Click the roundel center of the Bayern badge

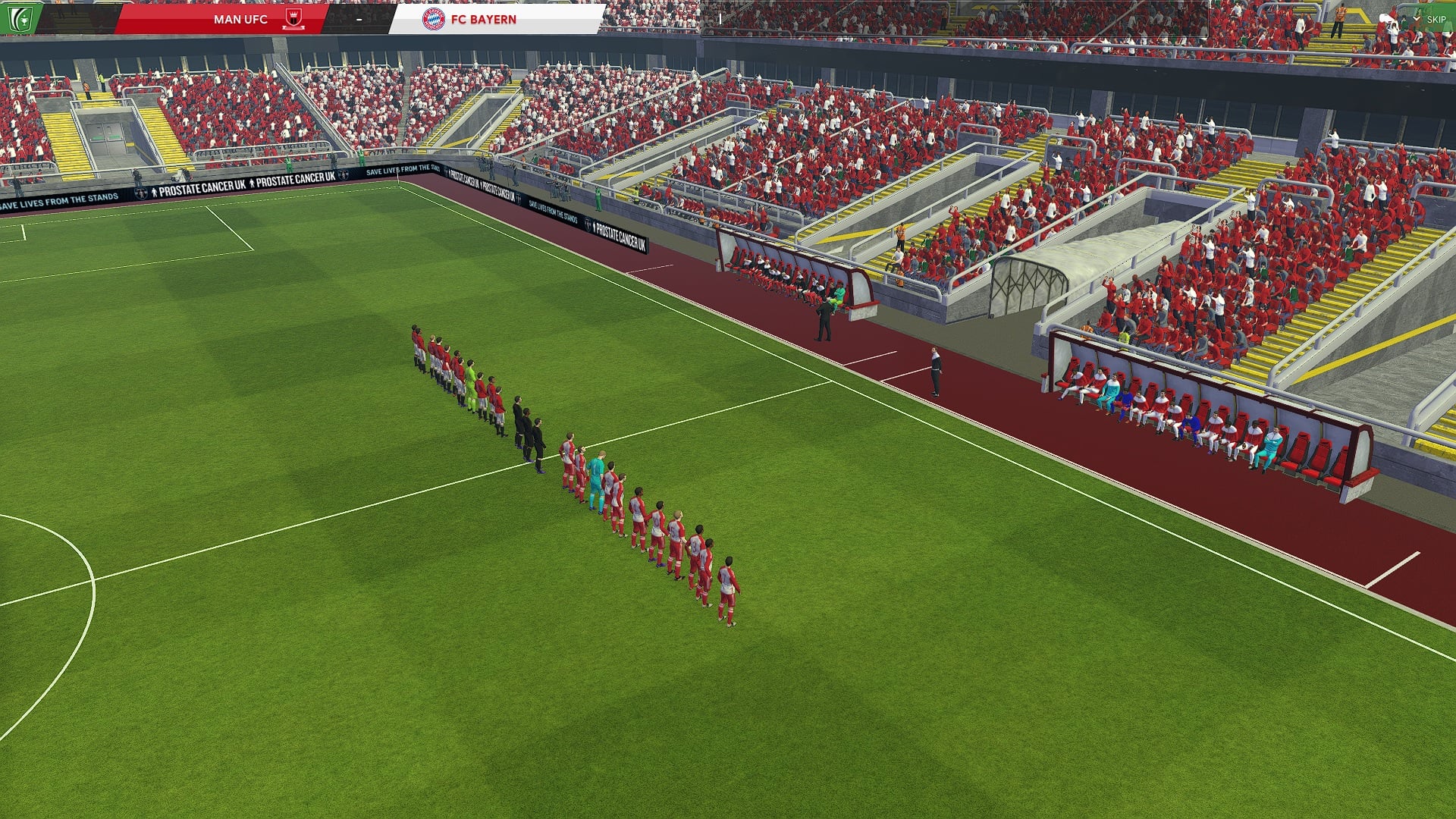(x=432, y=20)
